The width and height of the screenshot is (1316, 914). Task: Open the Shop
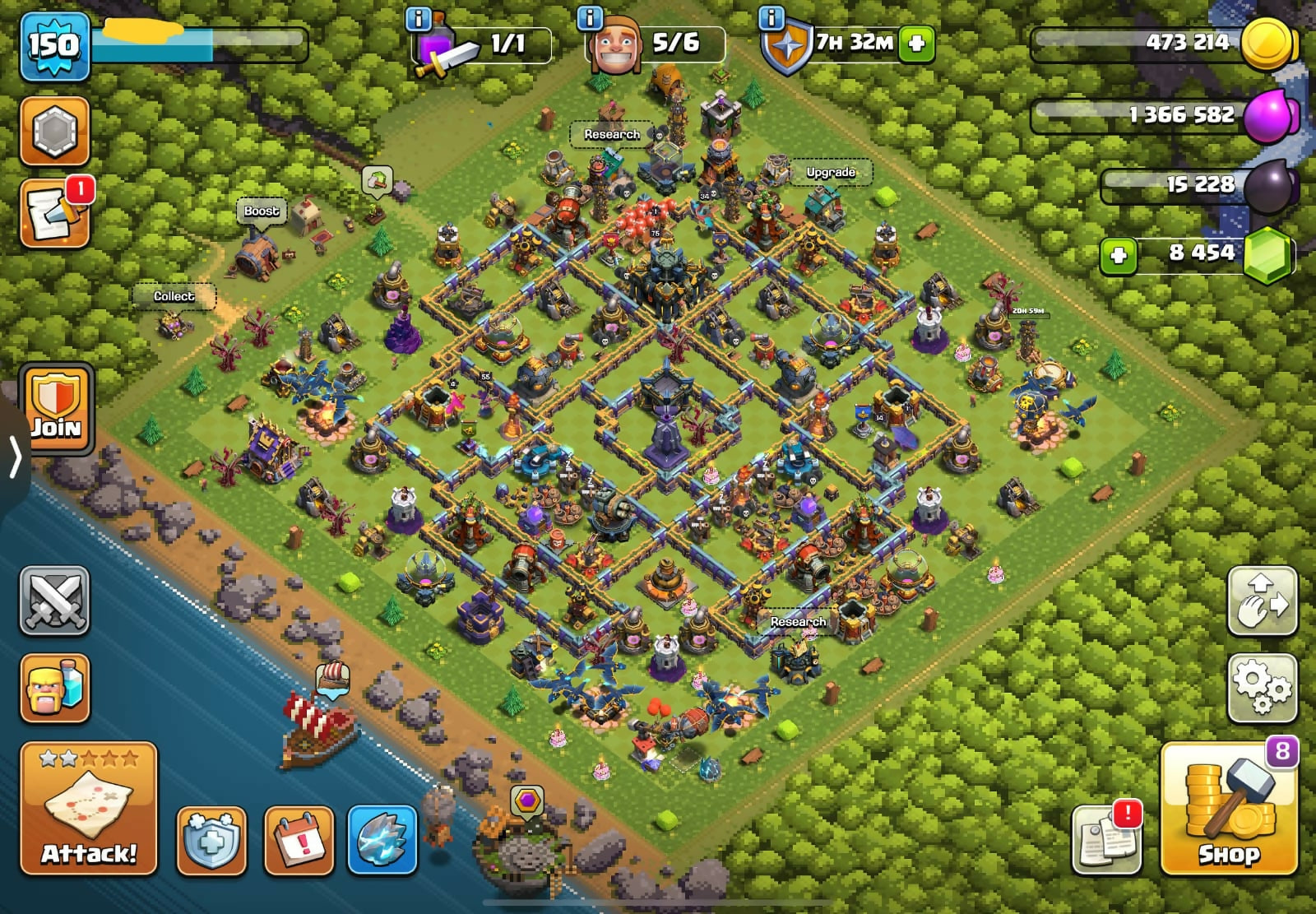(1229, 808)
